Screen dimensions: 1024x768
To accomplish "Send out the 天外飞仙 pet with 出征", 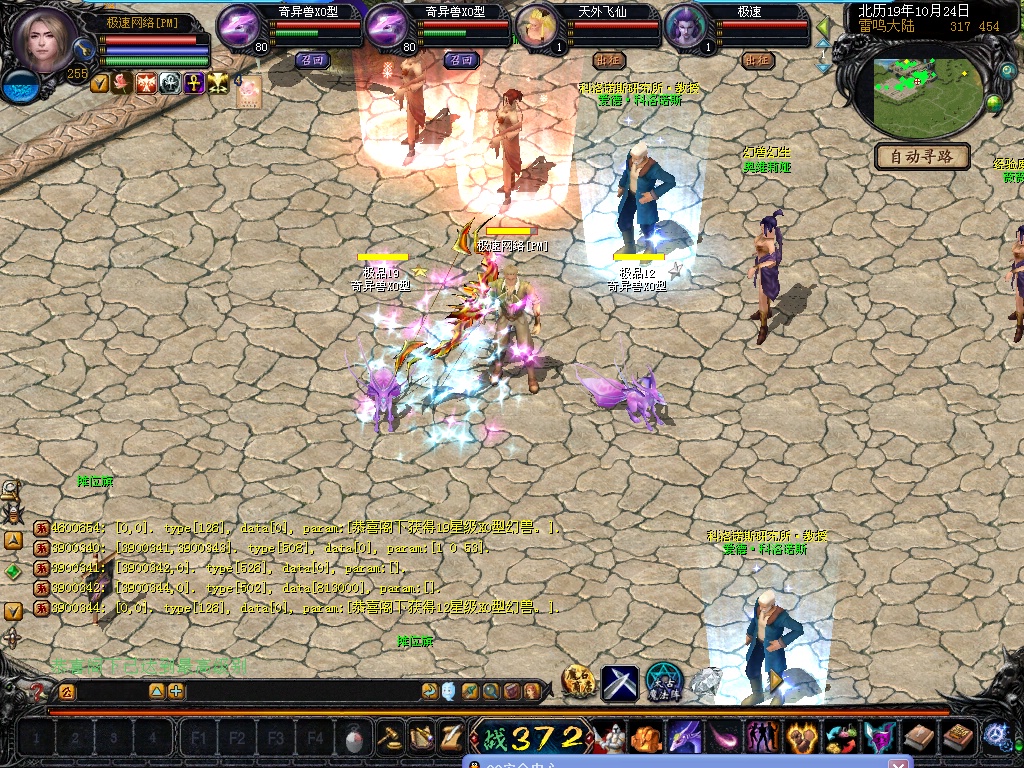I will click(607, 60).
